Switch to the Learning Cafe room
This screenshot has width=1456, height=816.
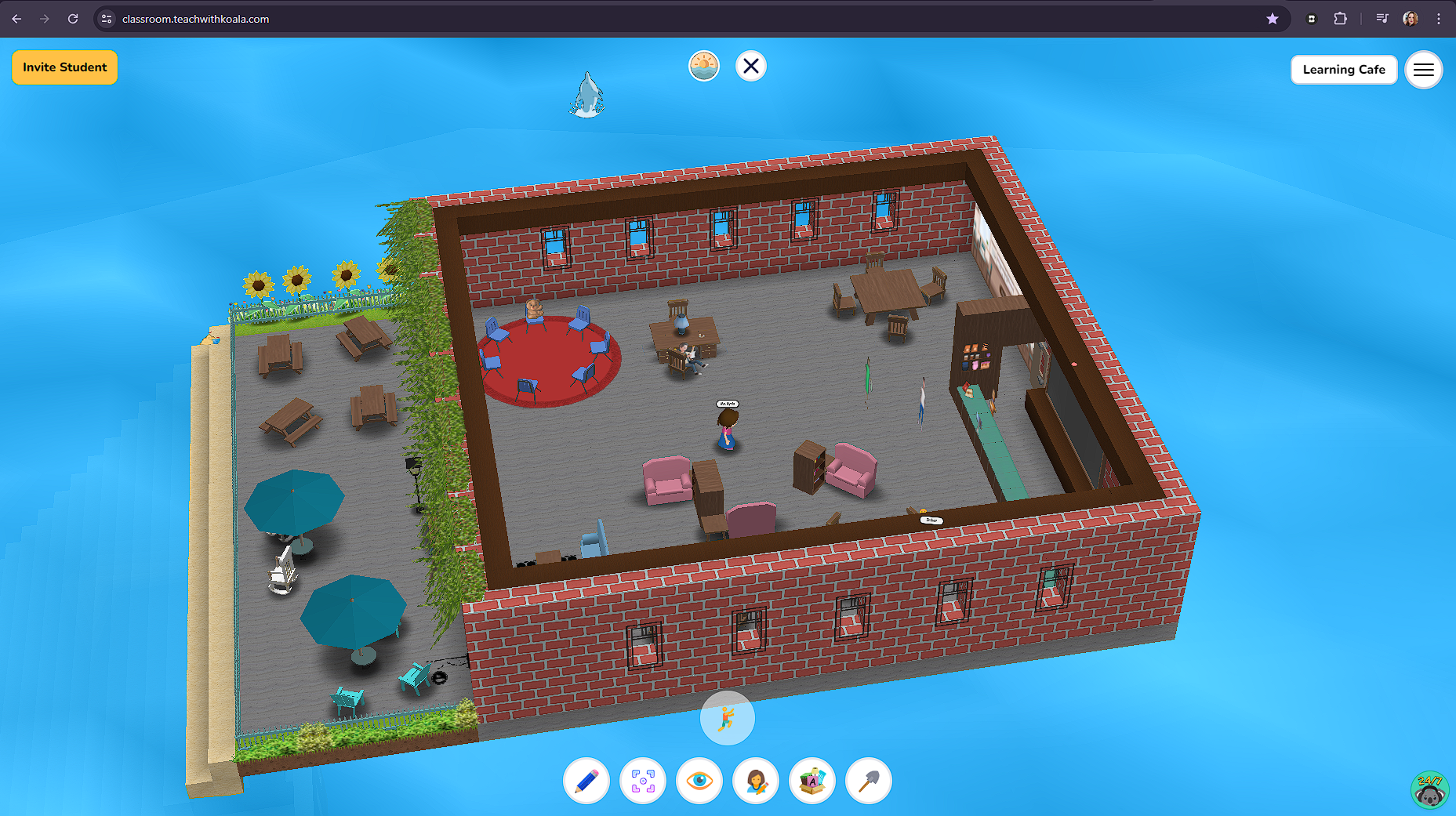(x=1344, y=70)
